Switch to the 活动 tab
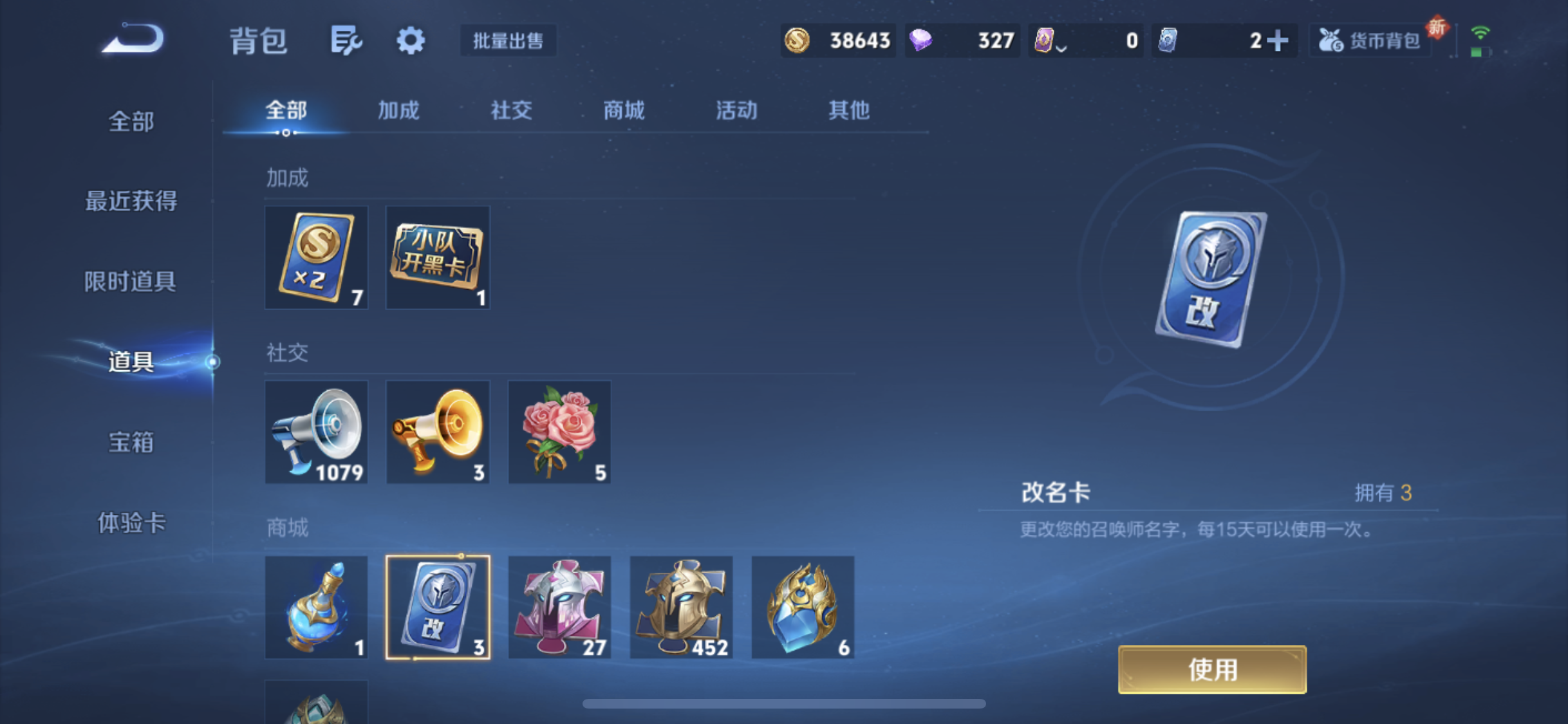This screenshot has width=1568, height=724. point(736,111)
